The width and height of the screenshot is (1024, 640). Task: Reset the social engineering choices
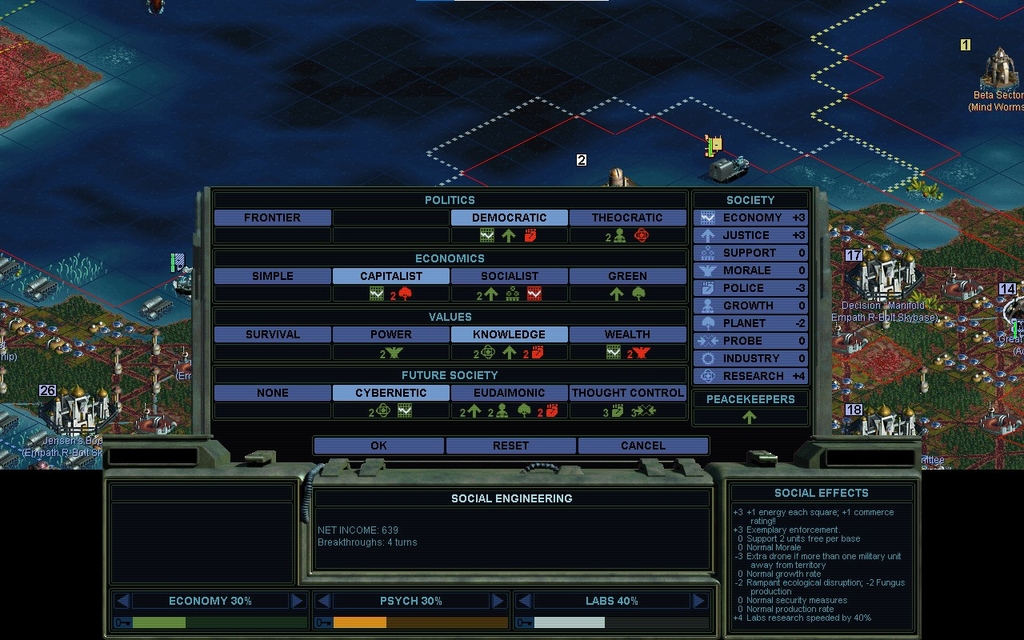[510, 445]
